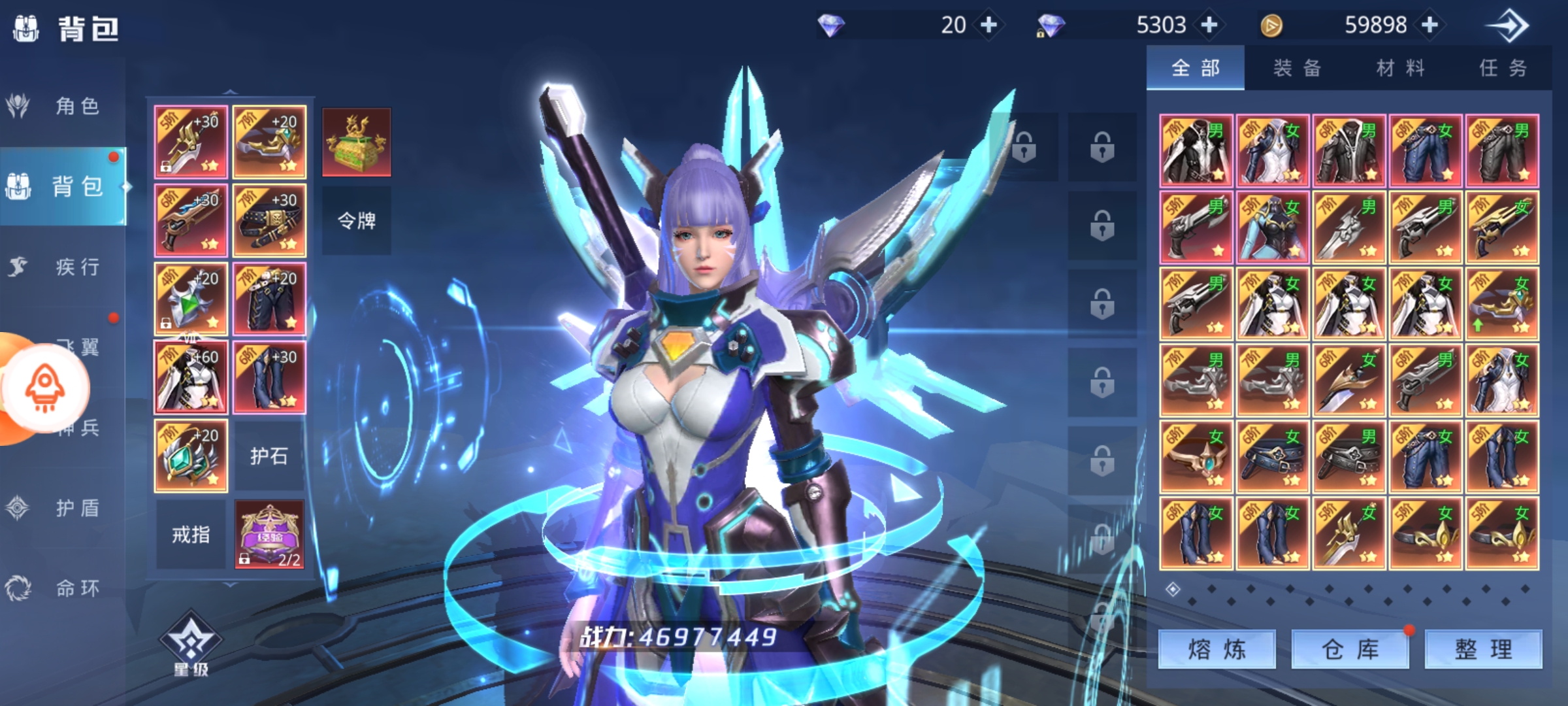Select the equipped +60 armor piece
Image resolution: width=1568 pixels, height=706 pixels.
[191, 377]
